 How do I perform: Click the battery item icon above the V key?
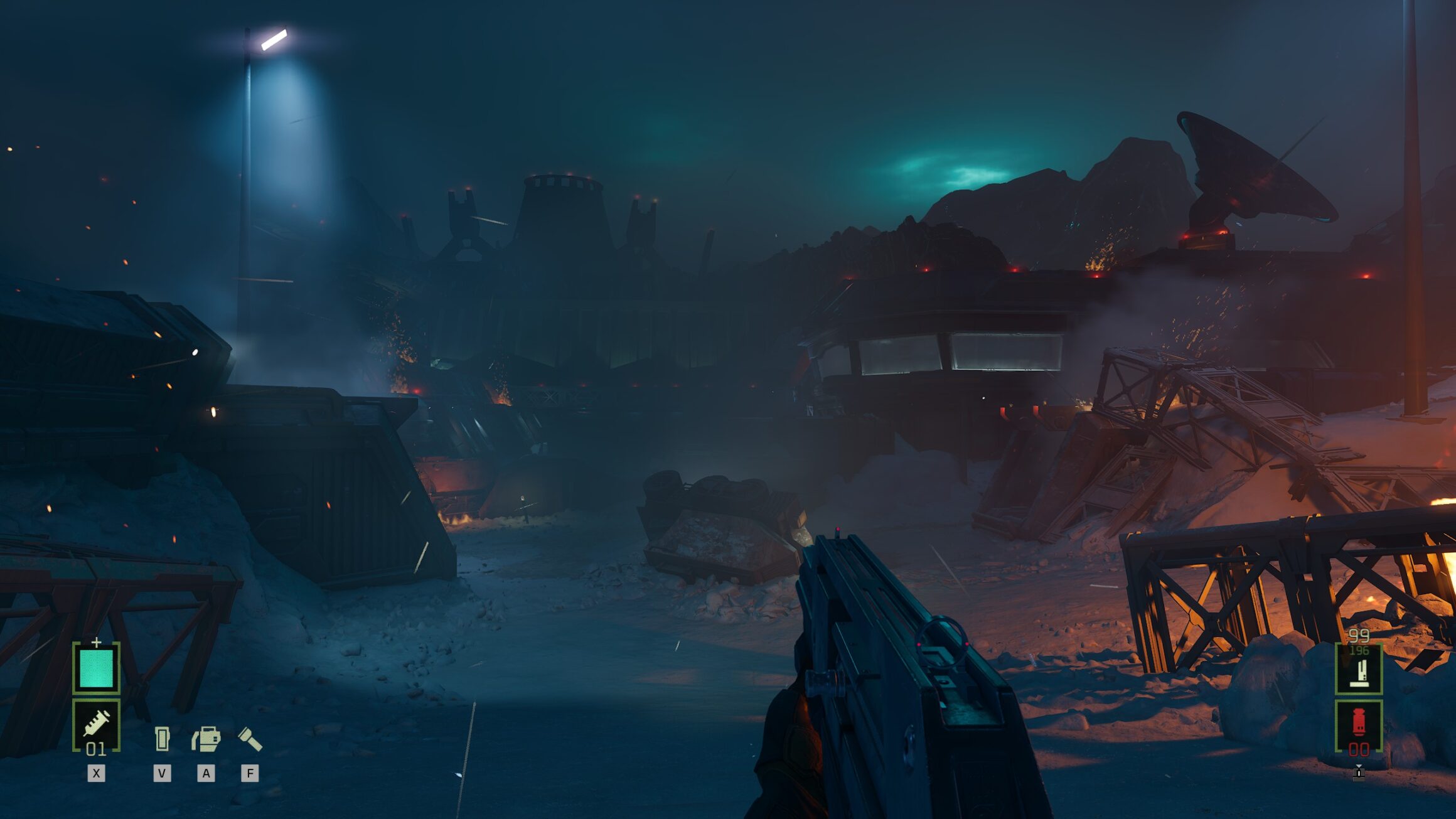(162, 737)
